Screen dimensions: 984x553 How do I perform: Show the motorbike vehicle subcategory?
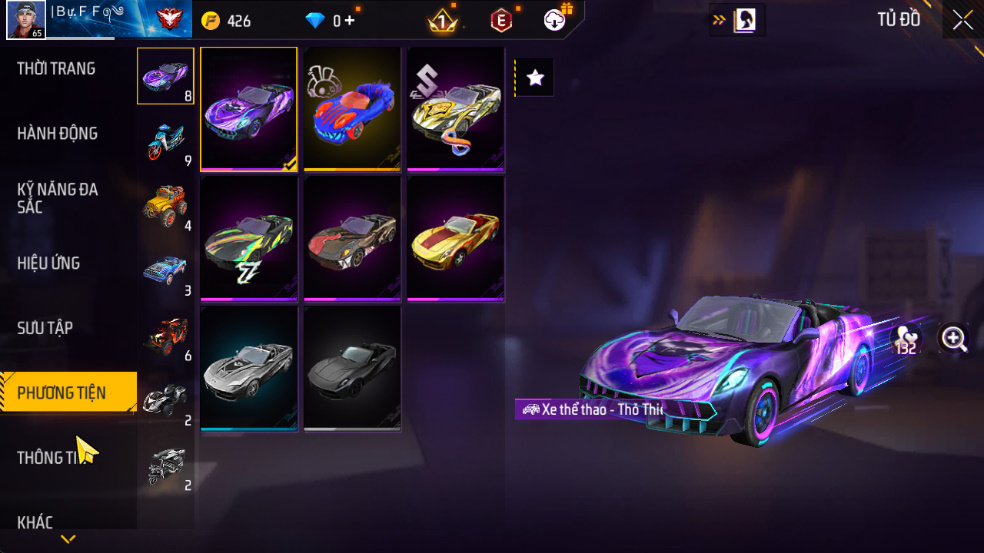165,141
